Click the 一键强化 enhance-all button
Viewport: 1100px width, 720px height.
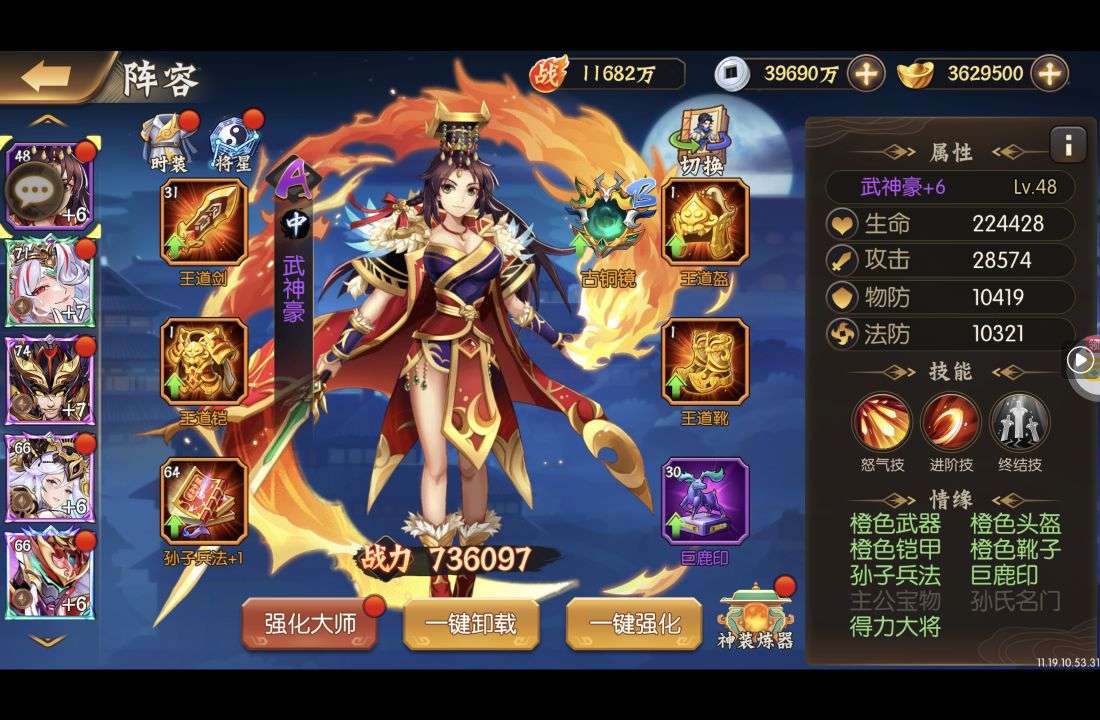coord(633,625)
